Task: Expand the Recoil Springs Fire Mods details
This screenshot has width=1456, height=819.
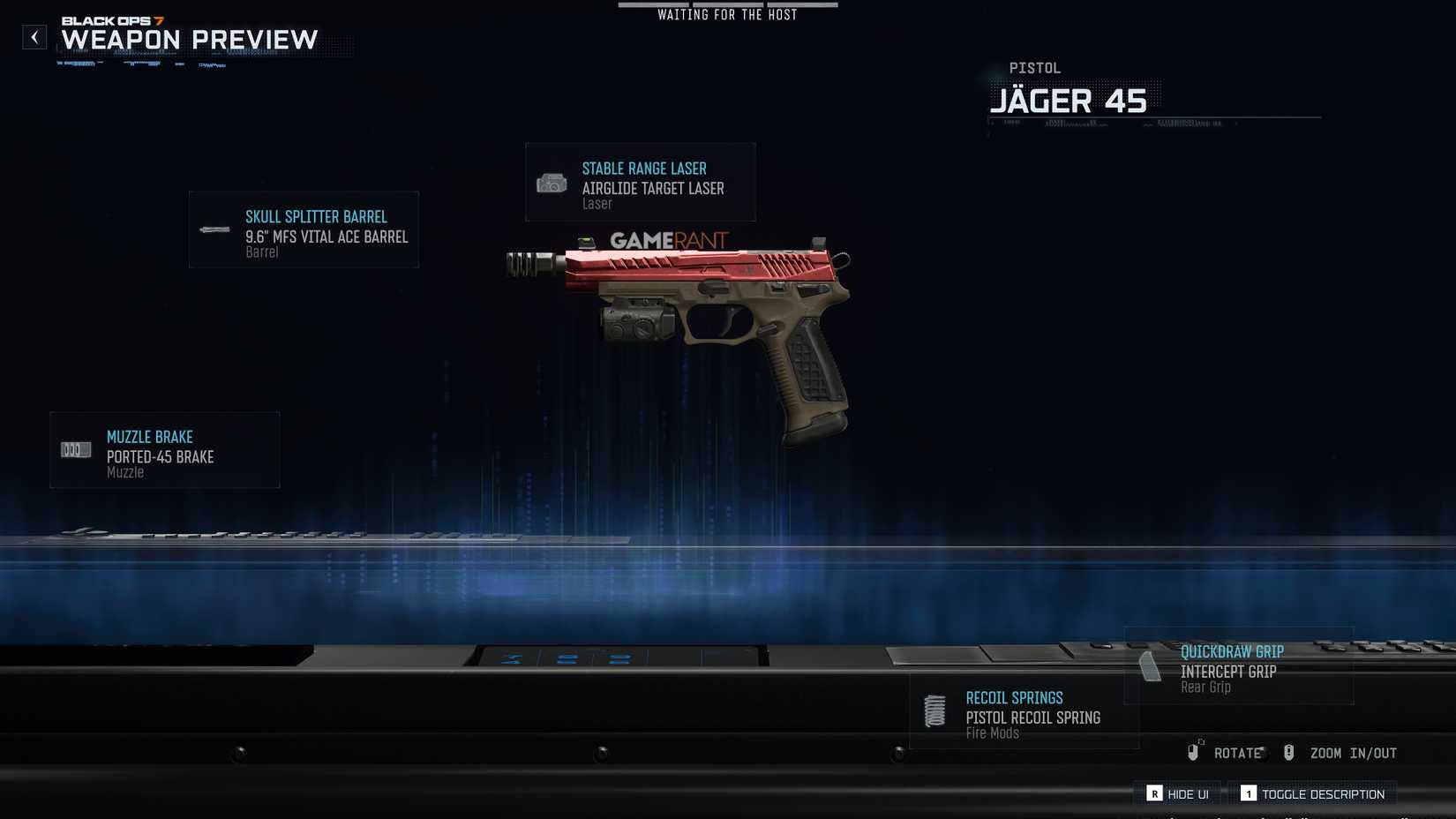Action: coord(1024,713)
